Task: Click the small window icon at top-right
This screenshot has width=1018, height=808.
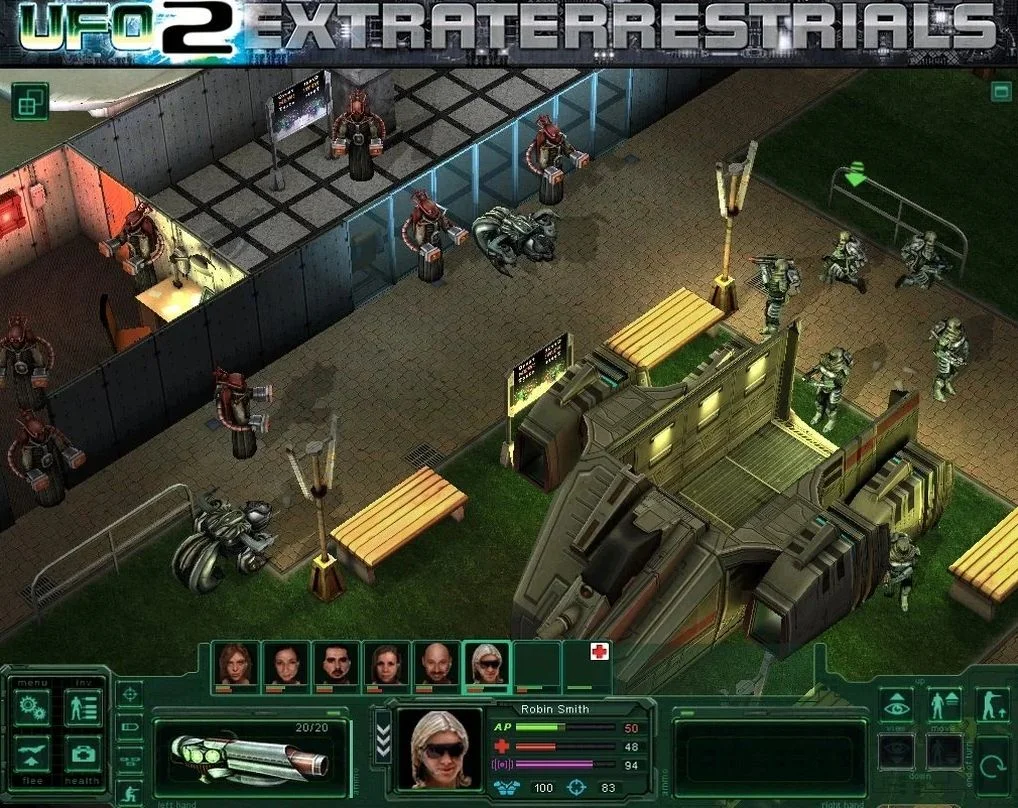Action: (x=1000, y=92)
